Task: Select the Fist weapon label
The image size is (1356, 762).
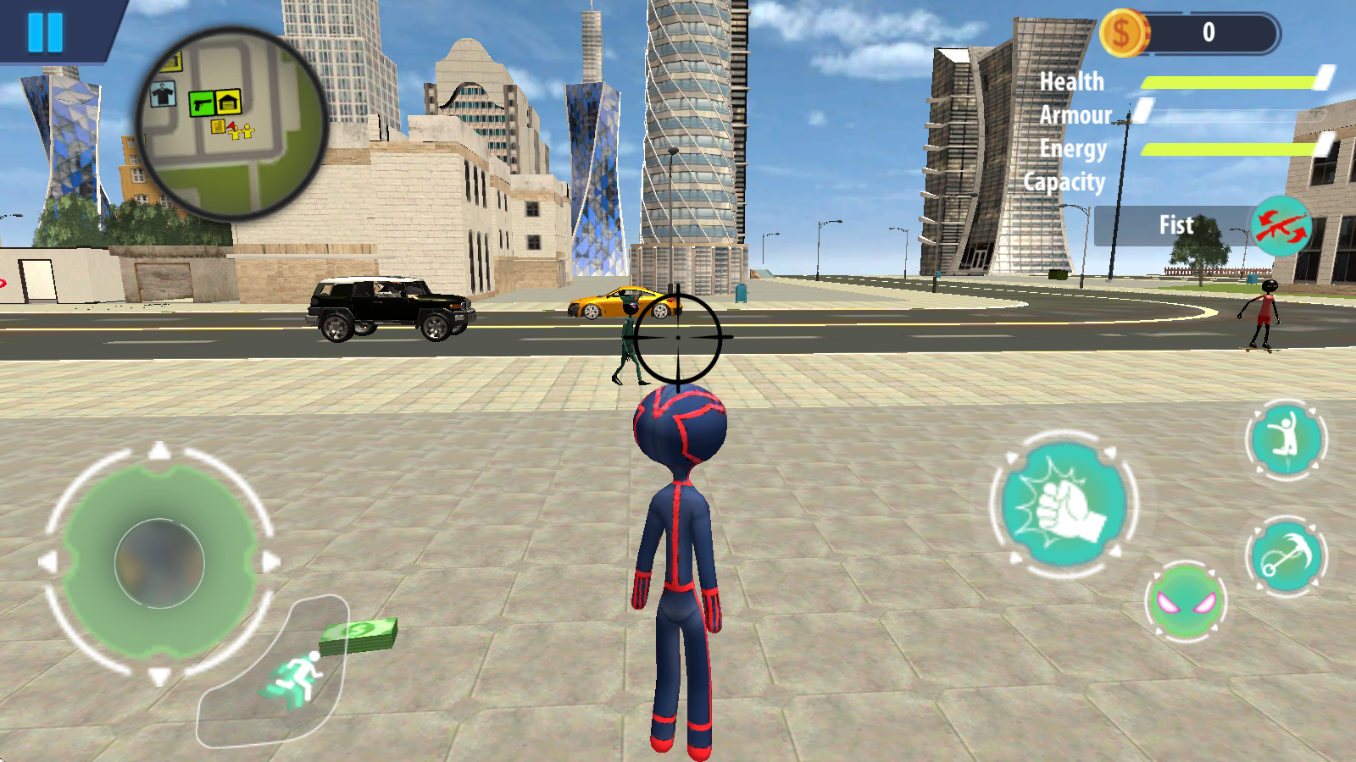Action: point(1175,226)
